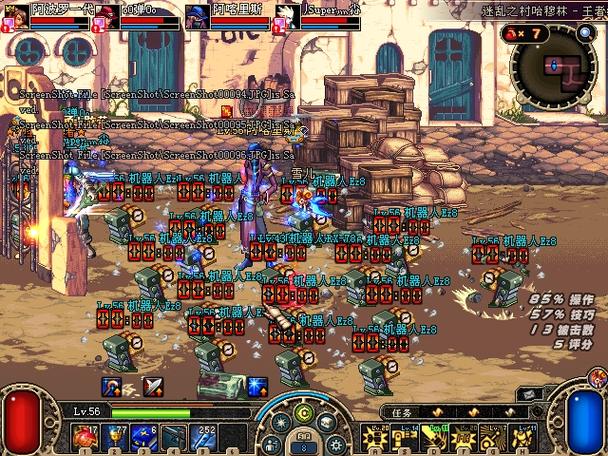Activate the robot skill on key H

522,437
